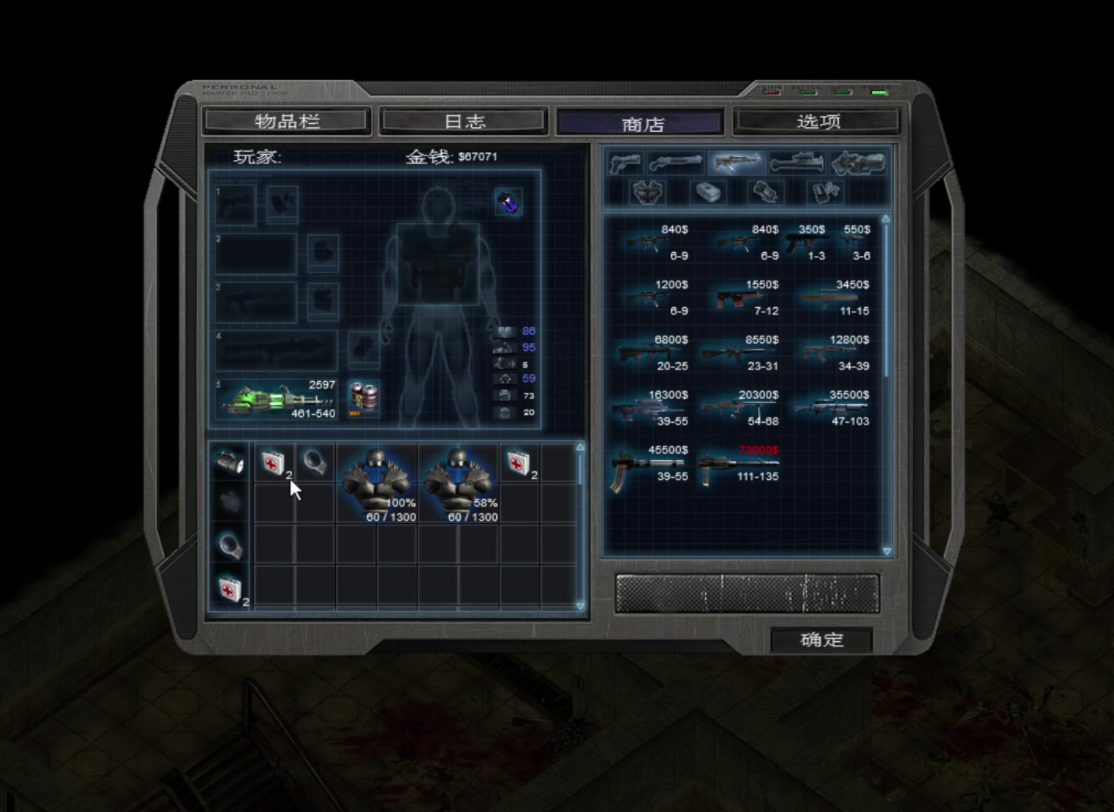Viewport: 1114px width, 812px height.
Task: Choose the 3450$ weapon in shop
Action: coord(832,297)
